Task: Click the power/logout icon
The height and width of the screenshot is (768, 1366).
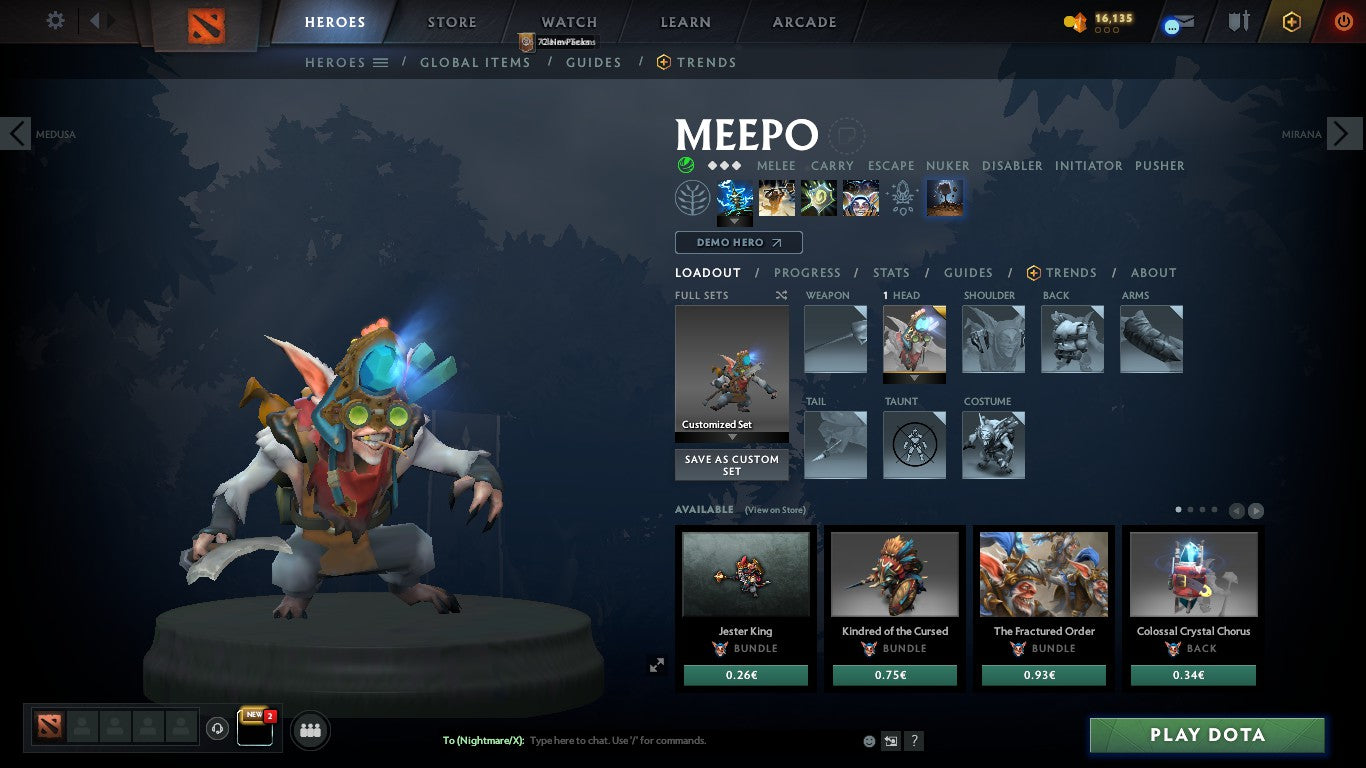Action: [x=1342, y=20]
